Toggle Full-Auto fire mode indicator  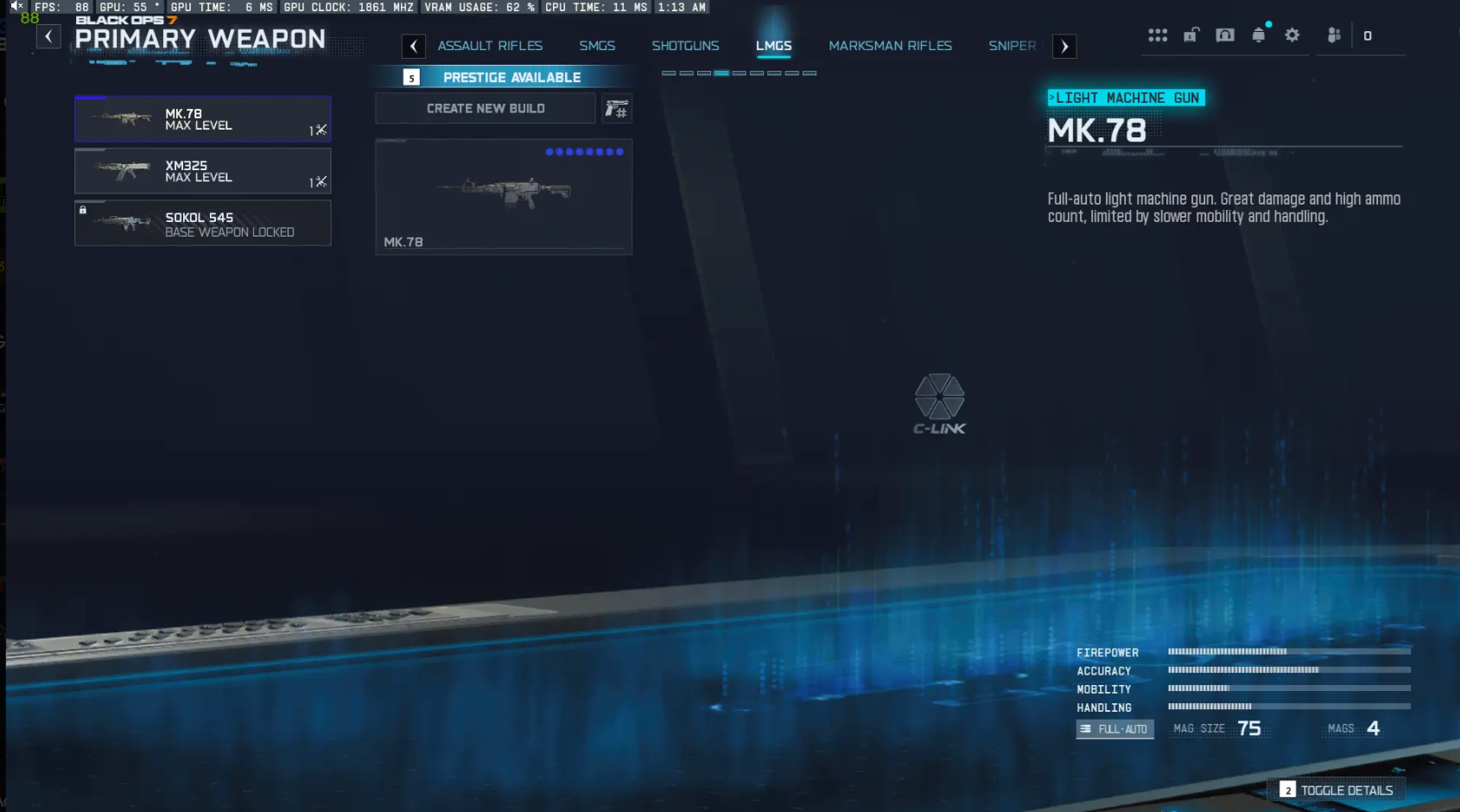pos(1114,729)
